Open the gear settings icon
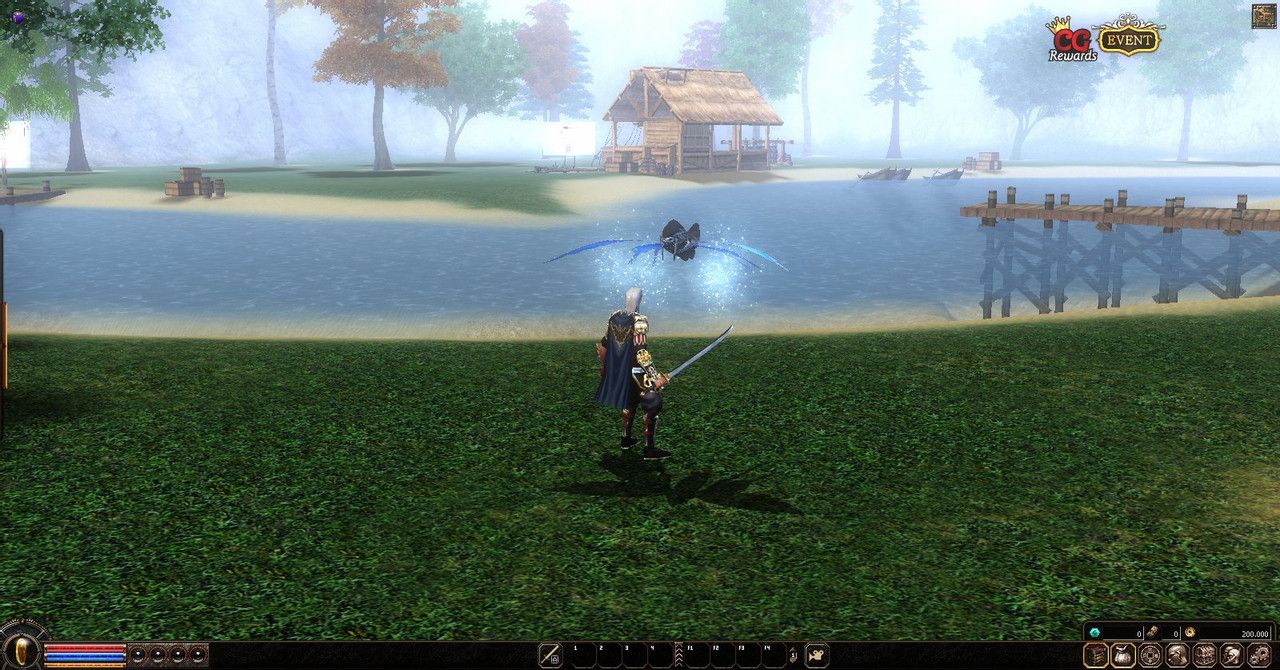 click(1258, 655)
